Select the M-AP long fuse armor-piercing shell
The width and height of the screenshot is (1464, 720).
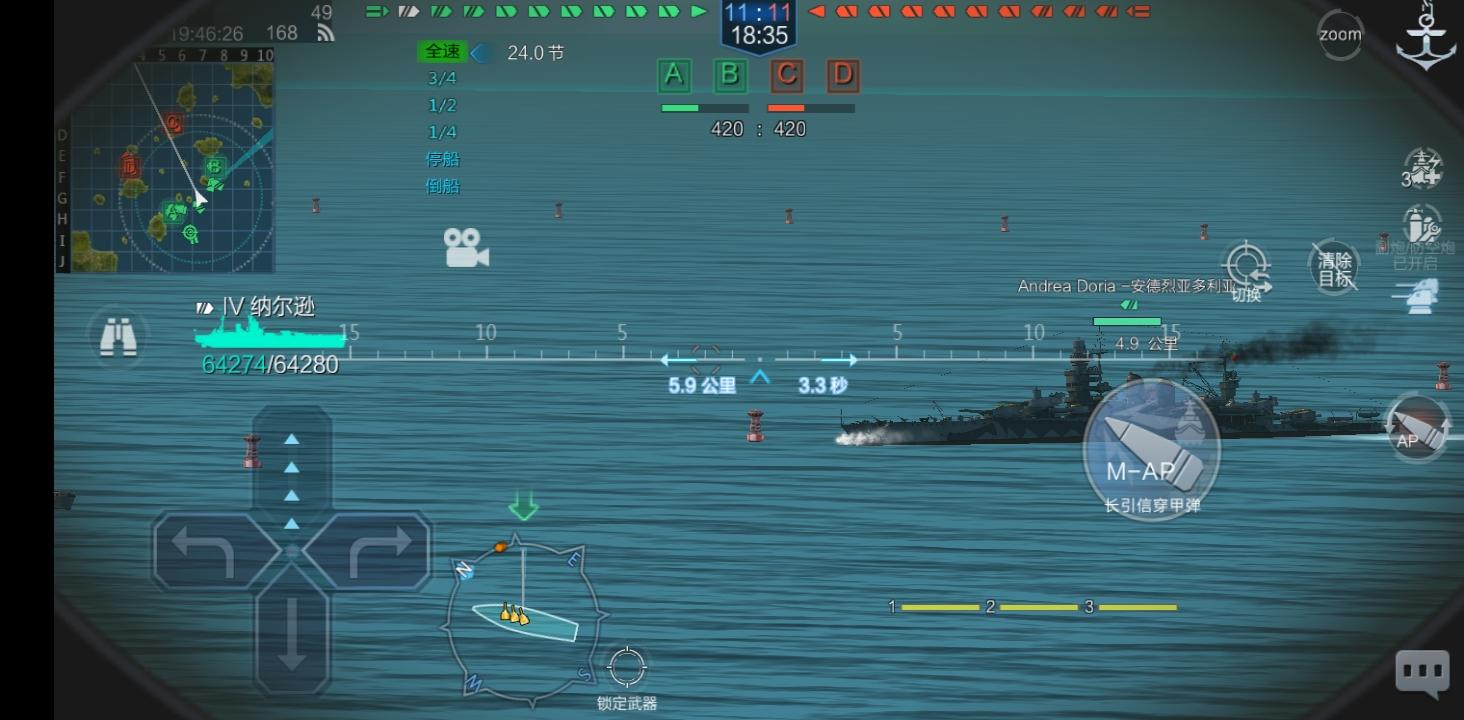1150,450
